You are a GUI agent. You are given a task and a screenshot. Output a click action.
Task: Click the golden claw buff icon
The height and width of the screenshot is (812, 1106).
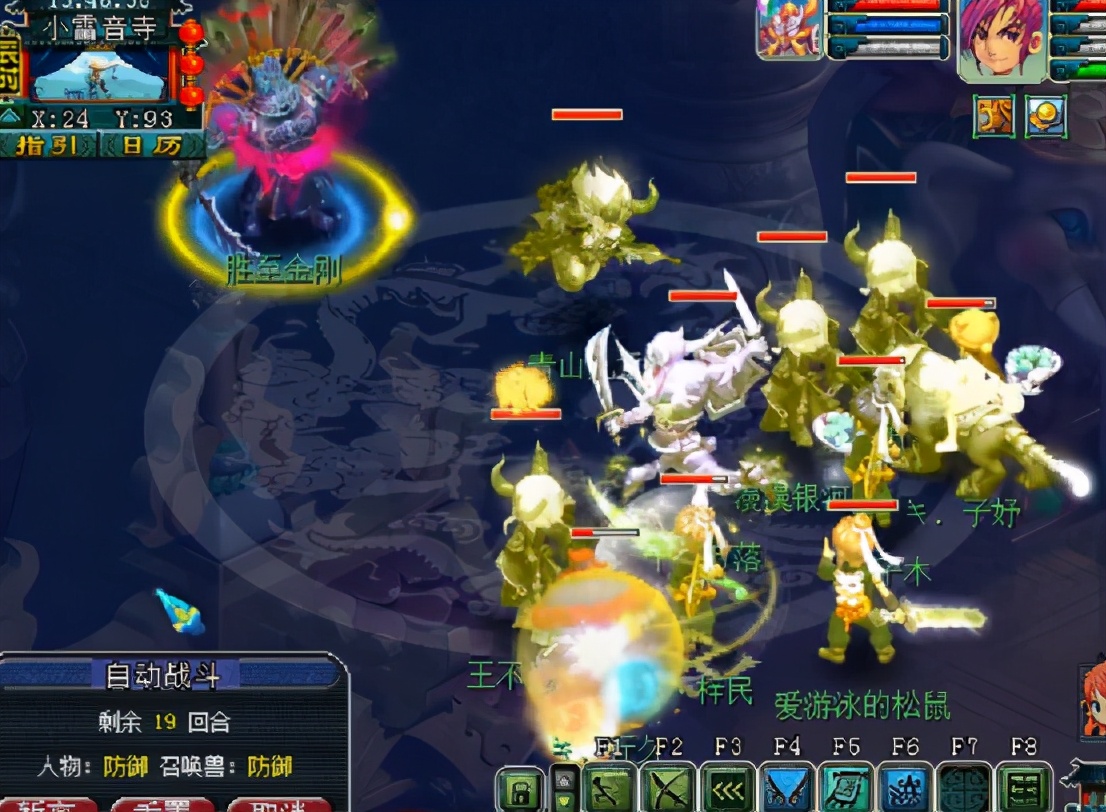click(994, 116)
